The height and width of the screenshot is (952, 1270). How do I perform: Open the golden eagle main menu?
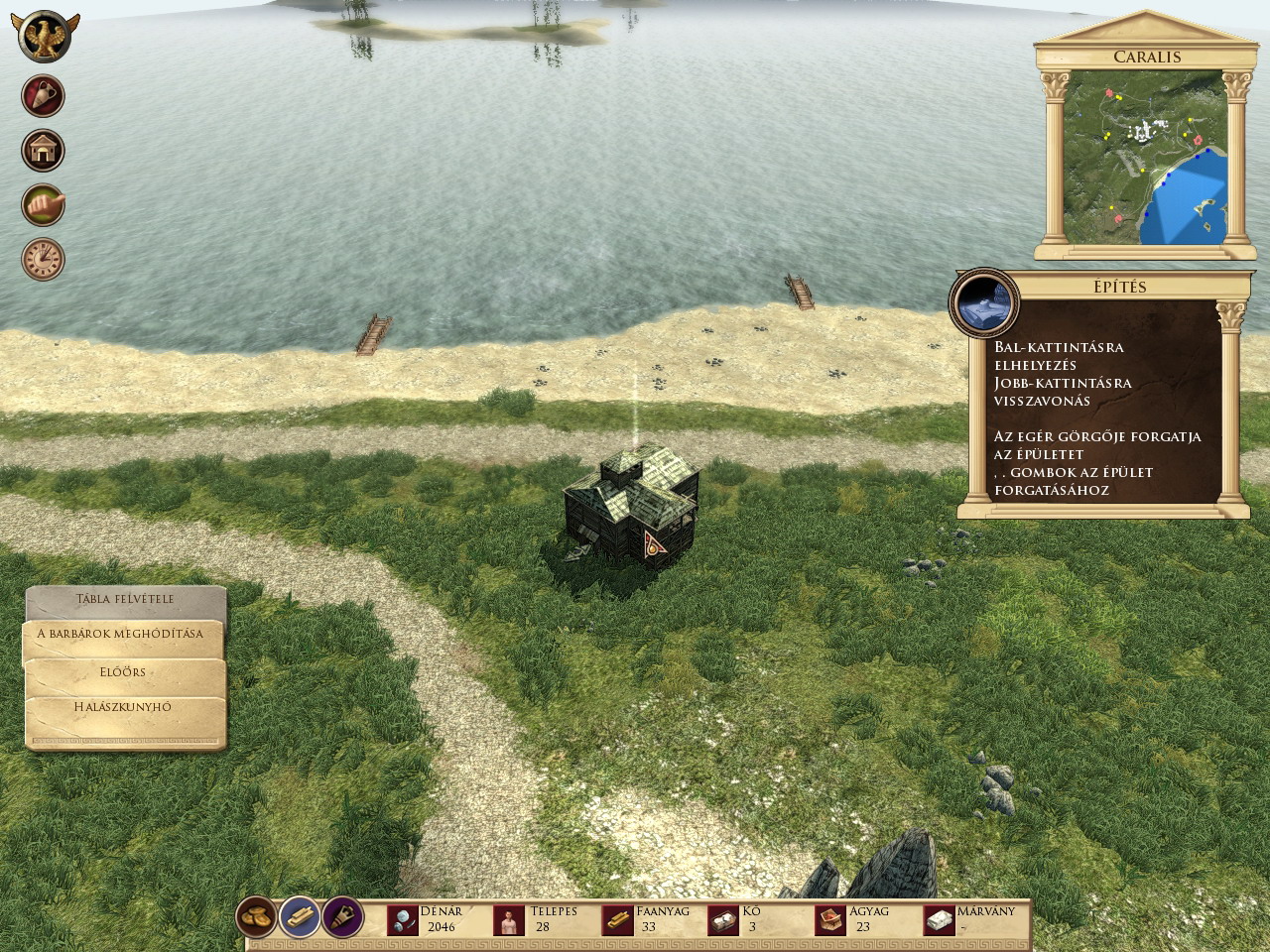(x=45, y=38)
